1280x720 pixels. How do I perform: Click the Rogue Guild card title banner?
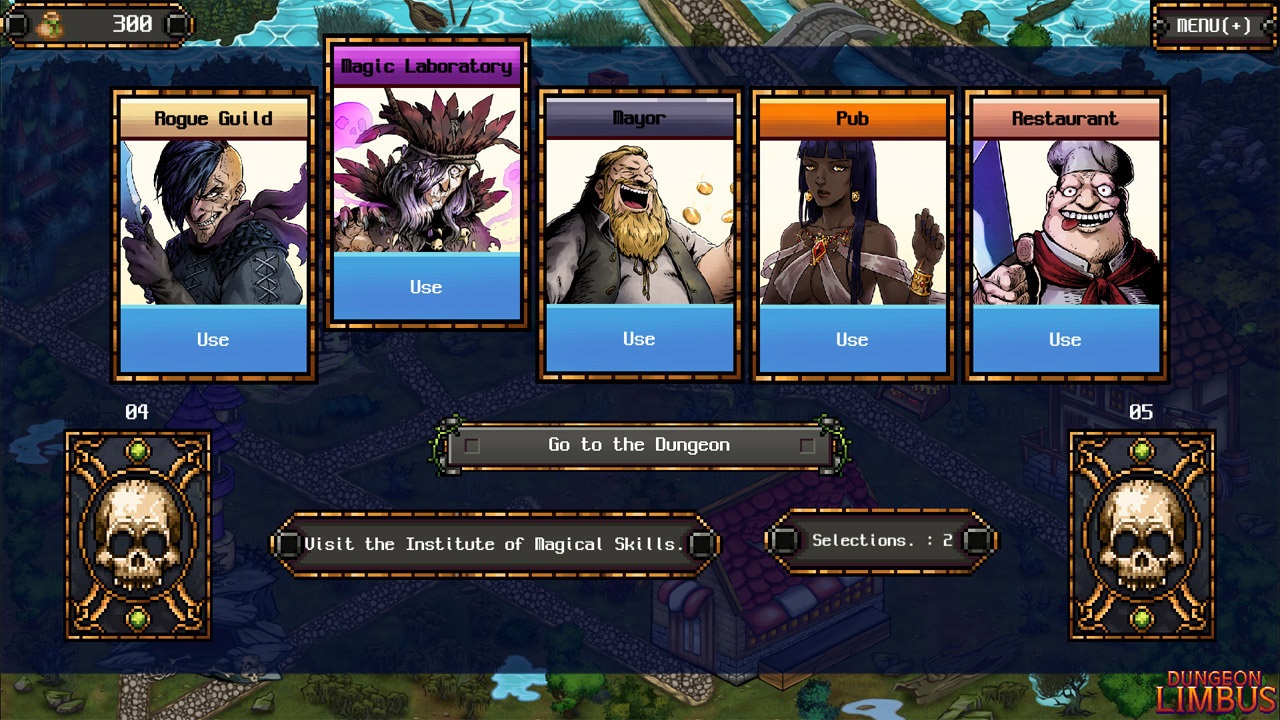(213, 118)
